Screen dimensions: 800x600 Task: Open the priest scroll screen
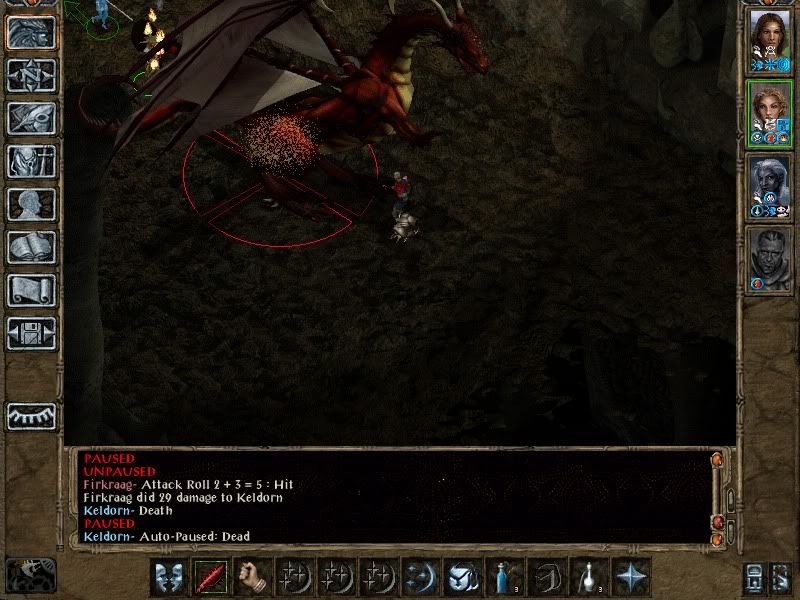[31, 290]
